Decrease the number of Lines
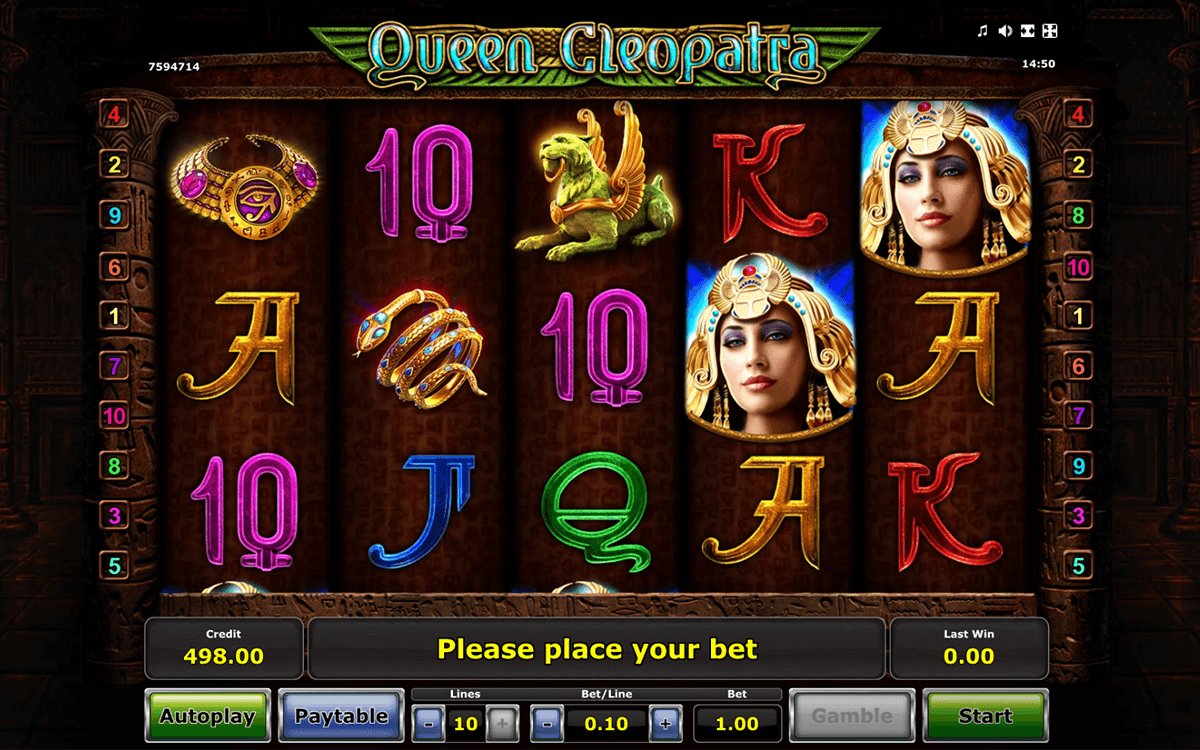The height and width of the screenshot is (750, 1200). pyautogui.click(x=428, y=723)
